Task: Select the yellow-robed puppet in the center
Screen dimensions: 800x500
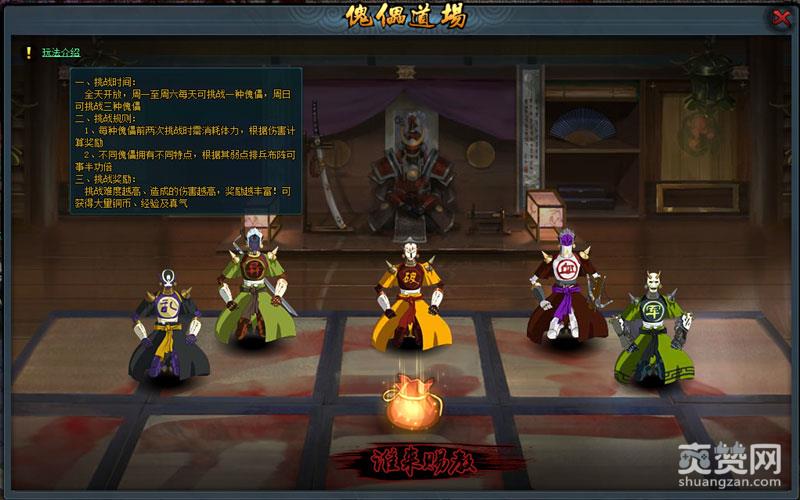Action: point(408,295)
